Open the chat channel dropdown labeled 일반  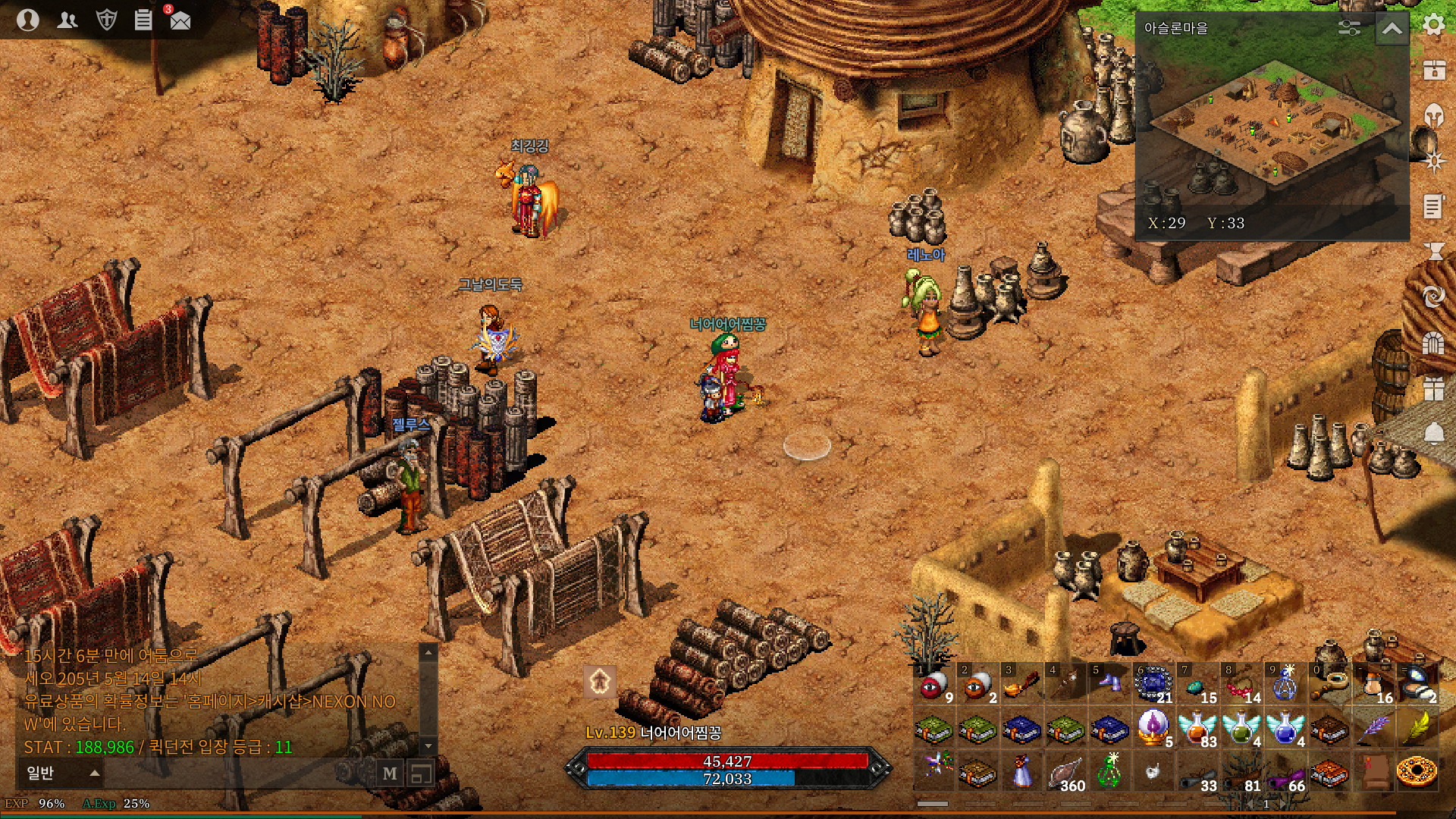[x=62, y=773]
